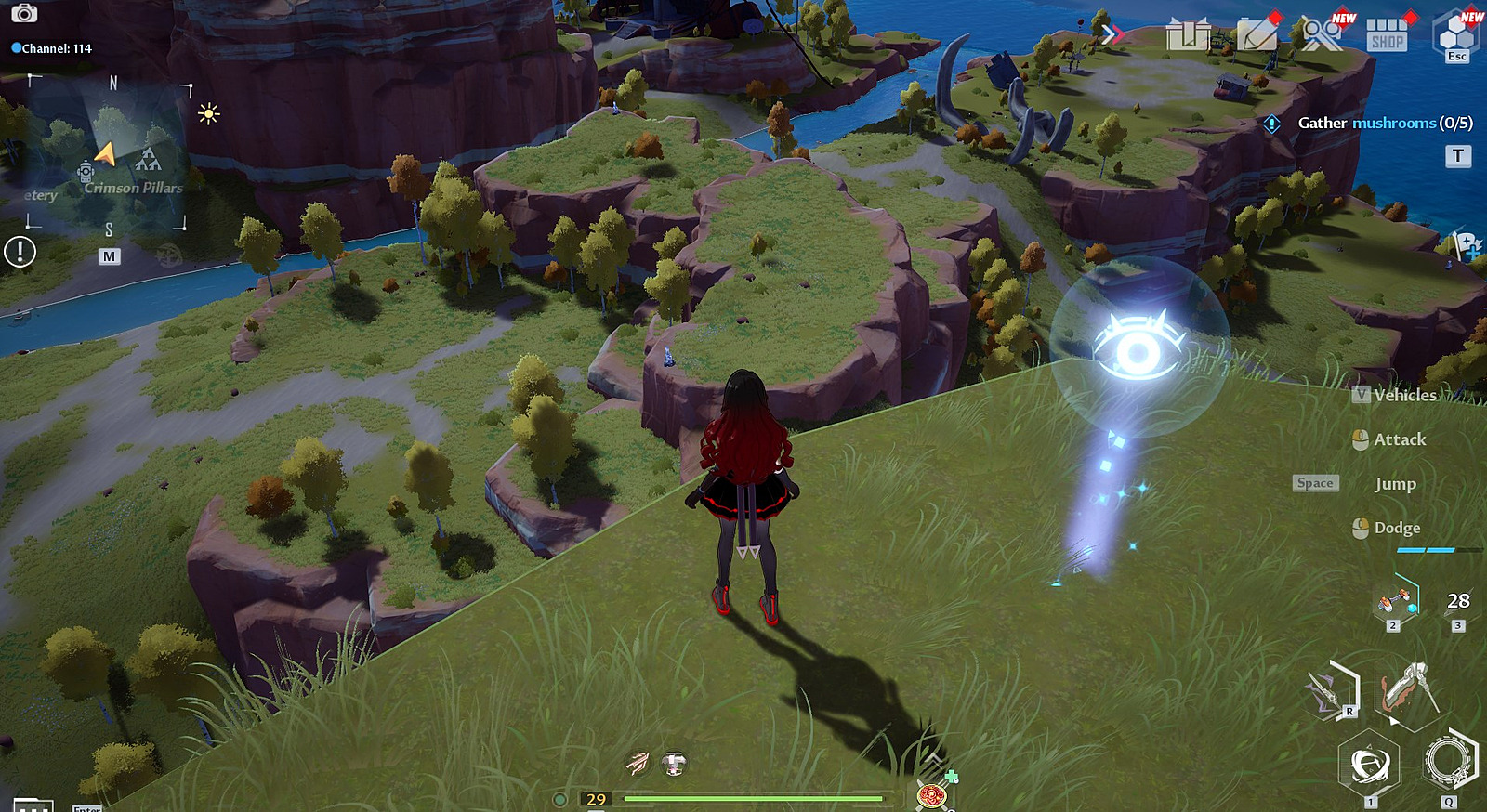
Task: Click the red feather buff icon
Action: pyautogui.click(x=638, y=764)
